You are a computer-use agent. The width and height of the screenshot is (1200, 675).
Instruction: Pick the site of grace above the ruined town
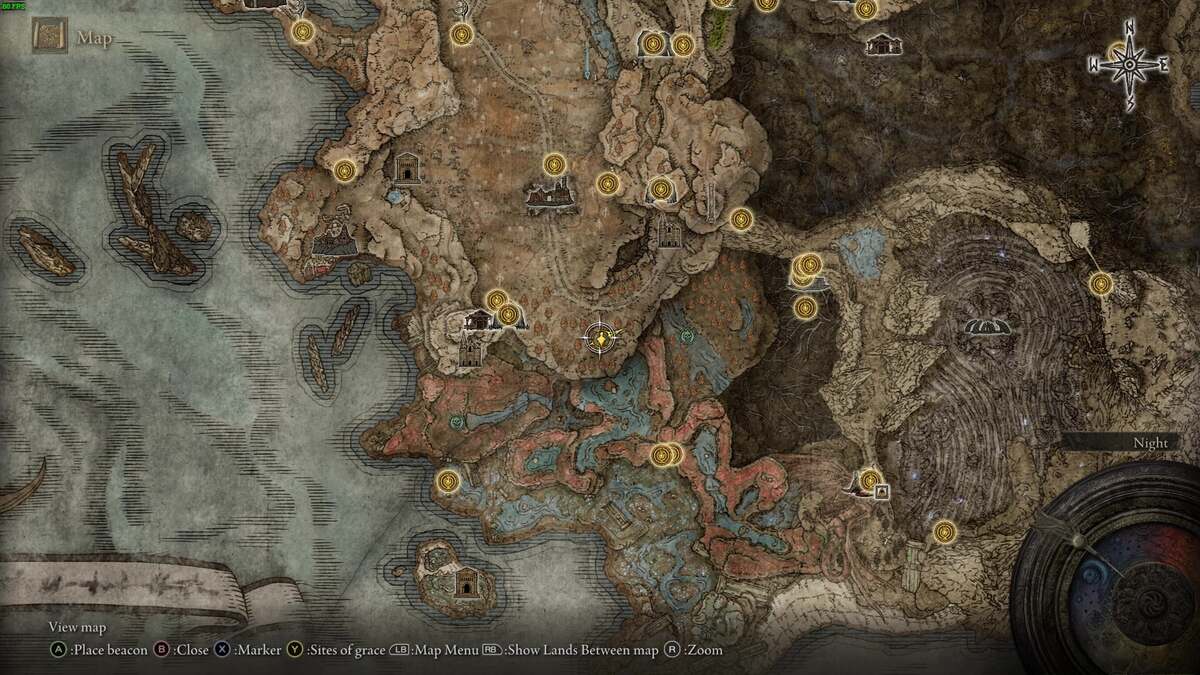pyautogui.click(x=555, y=163)
